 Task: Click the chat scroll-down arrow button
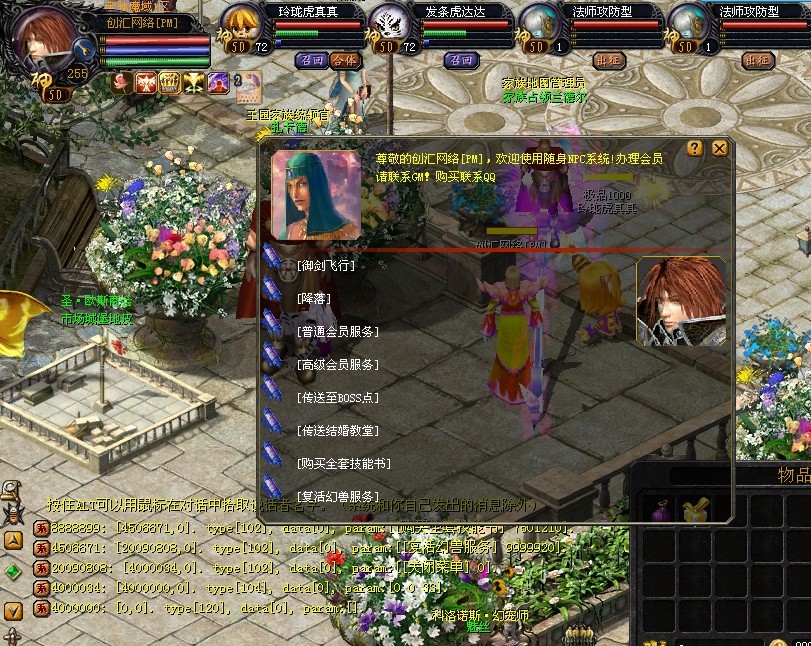pyautogui.click(x=13, y=609)
